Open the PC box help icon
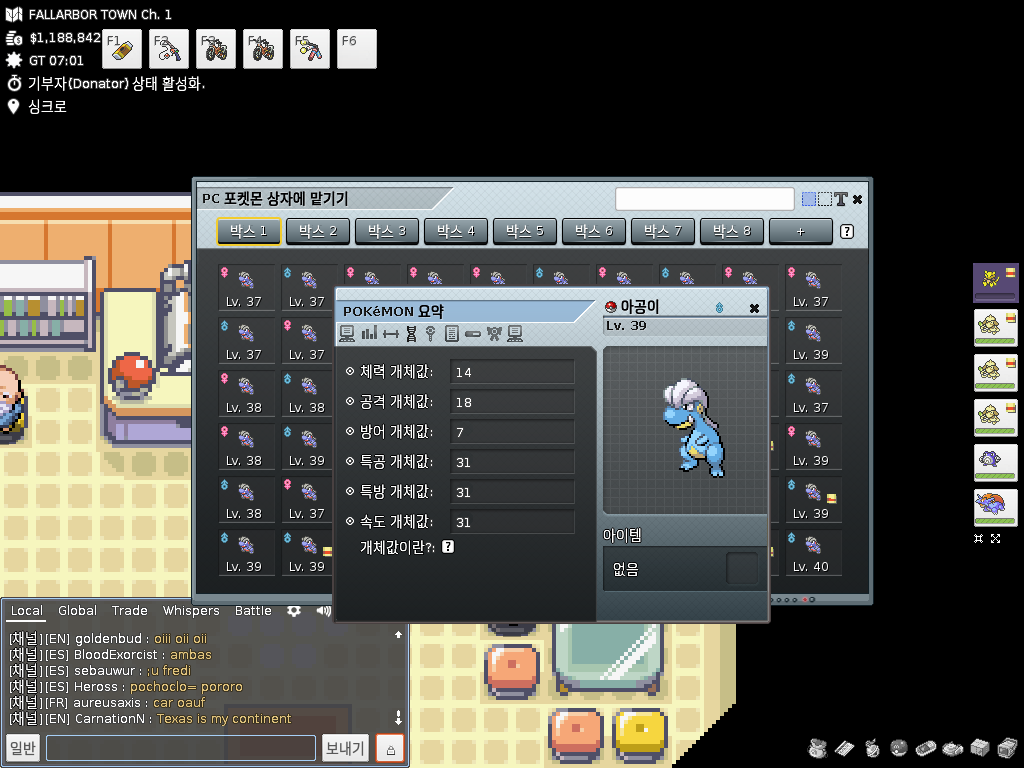Screen dimensions: 1024x768 847,232
